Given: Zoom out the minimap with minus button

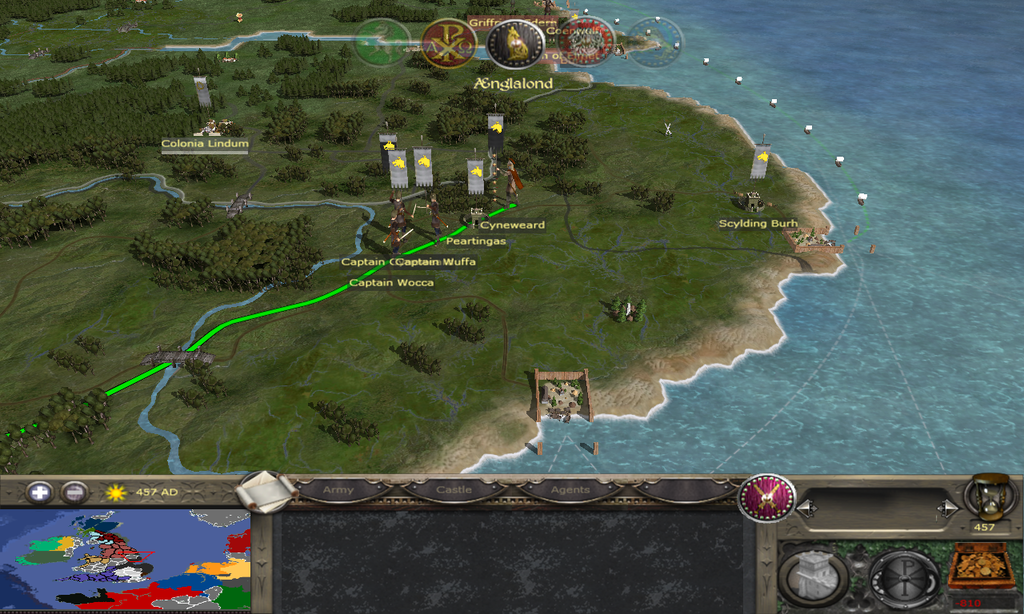Looking at the screenshot, I should 73,492.
